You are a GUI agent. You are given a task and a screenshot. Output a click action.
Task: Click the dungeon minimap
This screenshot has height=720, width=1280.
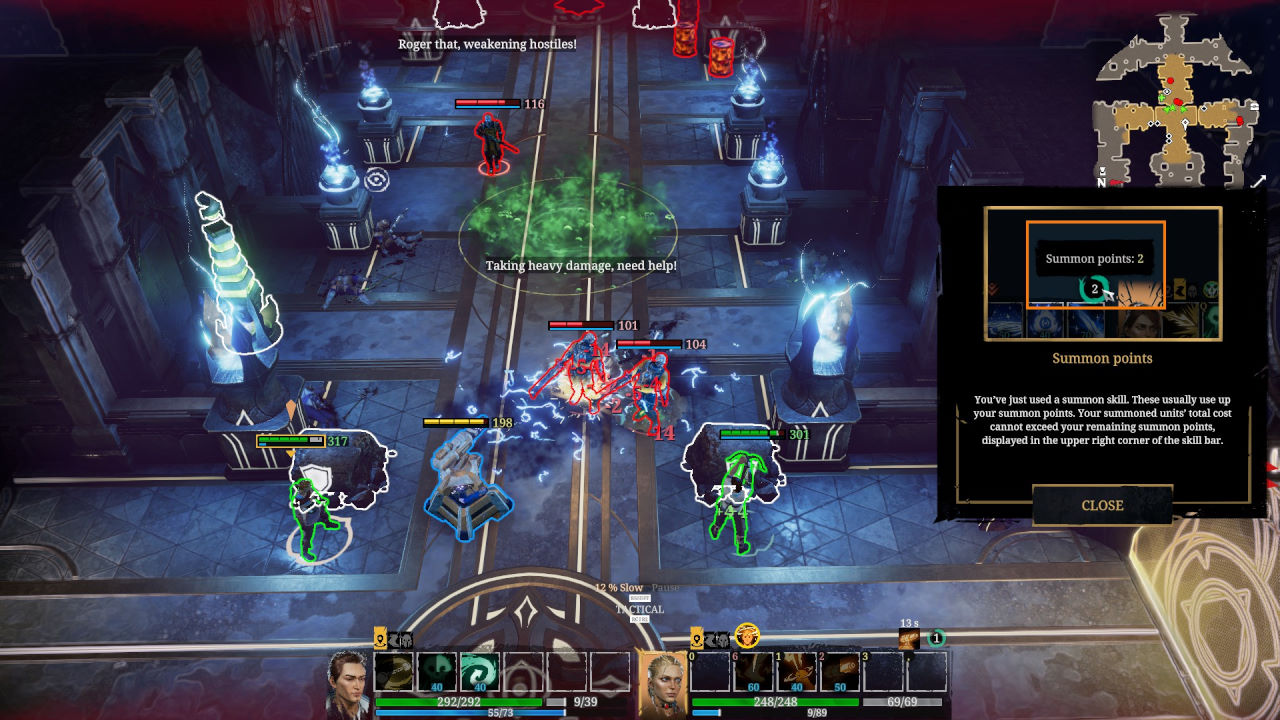pyautogui.click(x=1172, y=100)
